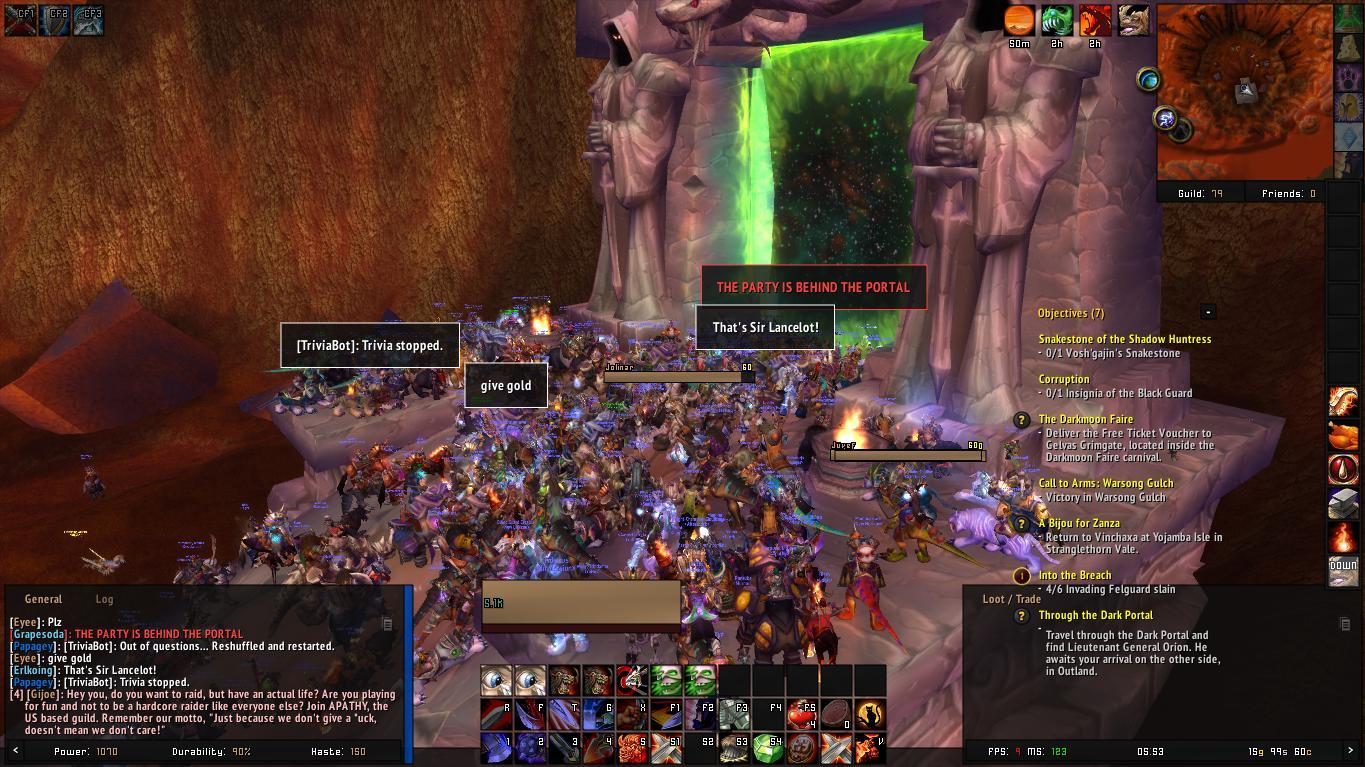Click the globe tracking button beside the minimap
Viewport: 1365px width, 767px height.
1148,80
